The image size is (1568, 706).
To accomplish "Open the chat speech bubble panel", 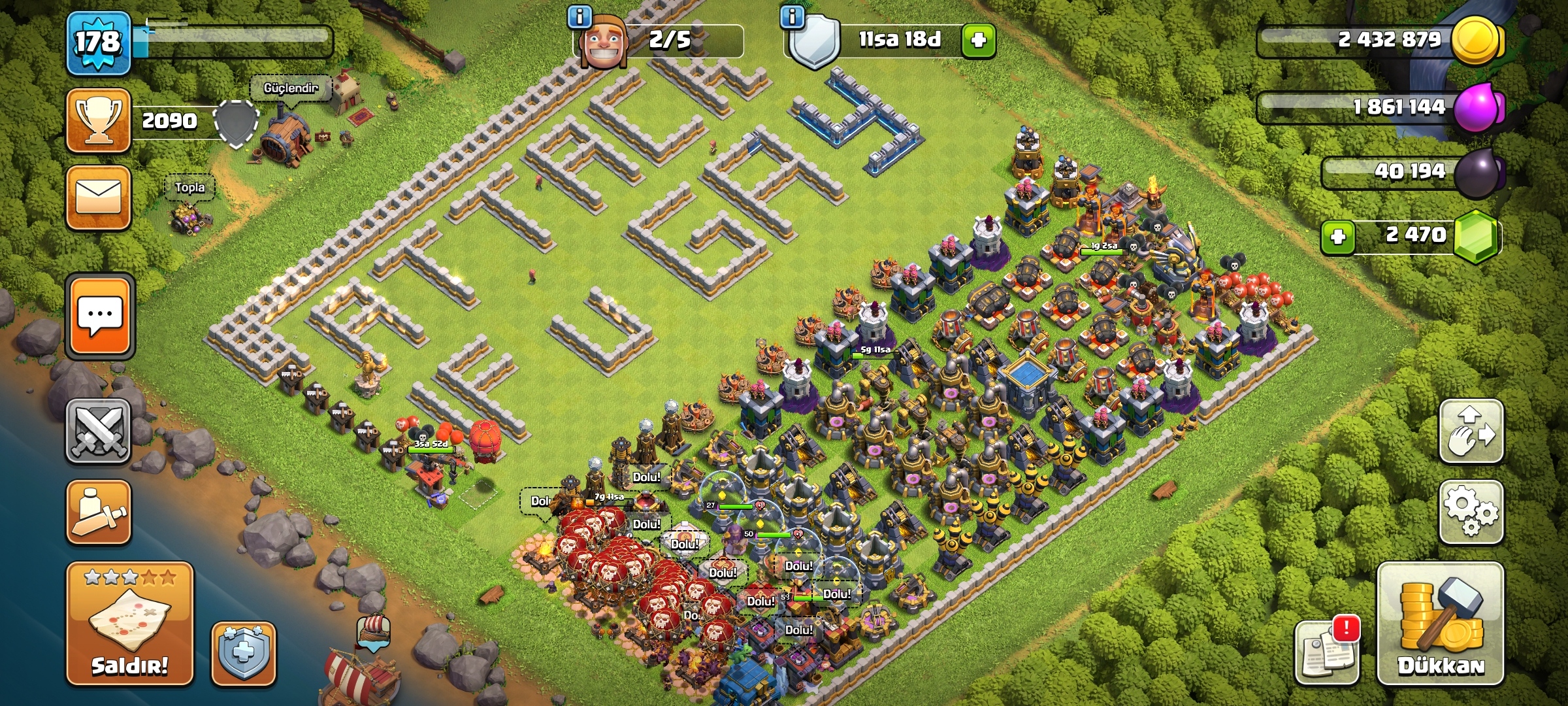I will (x=99, y=316).
